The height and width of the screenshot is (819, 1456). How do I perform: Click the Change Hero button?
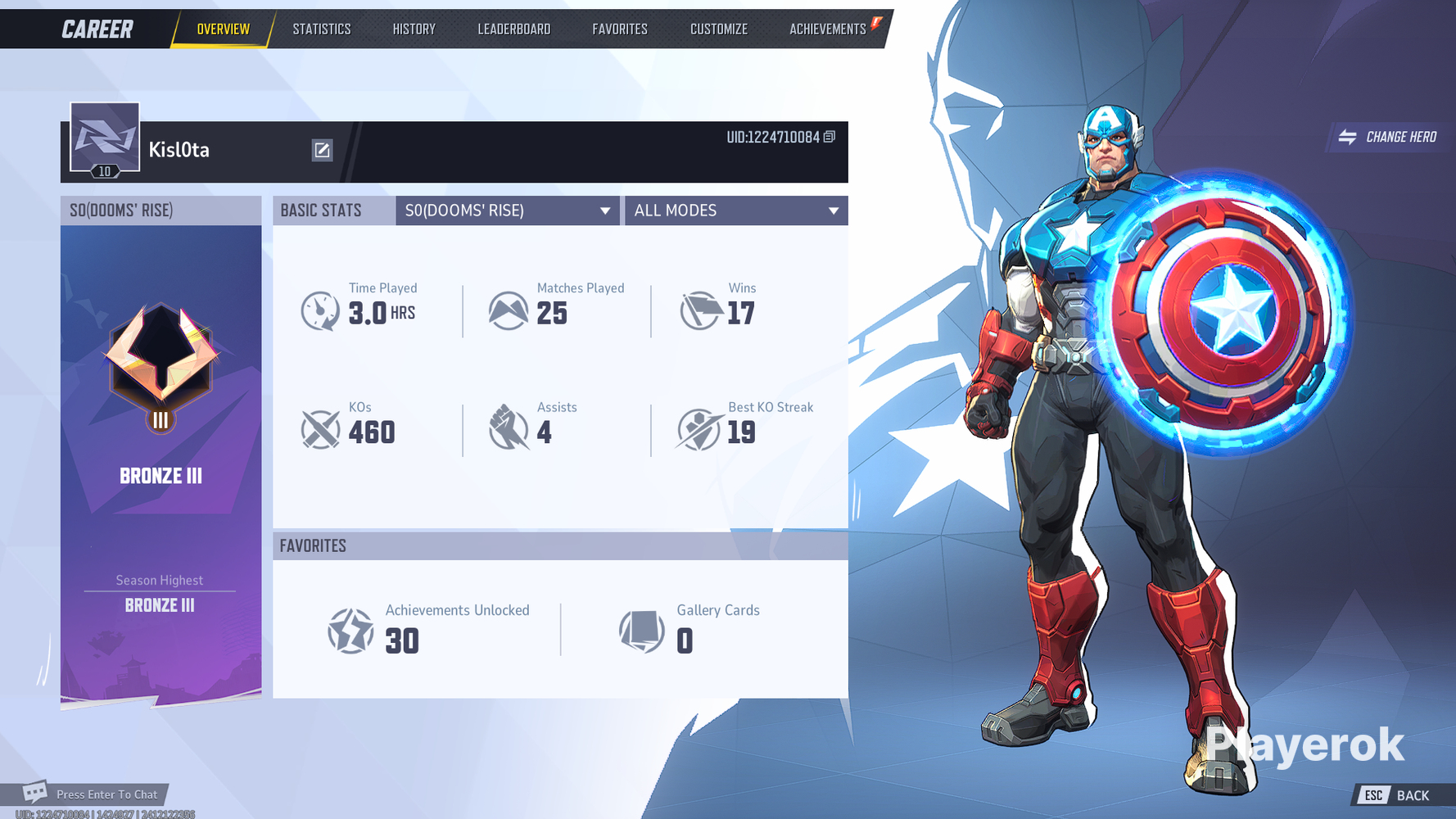click(1390, 137)
